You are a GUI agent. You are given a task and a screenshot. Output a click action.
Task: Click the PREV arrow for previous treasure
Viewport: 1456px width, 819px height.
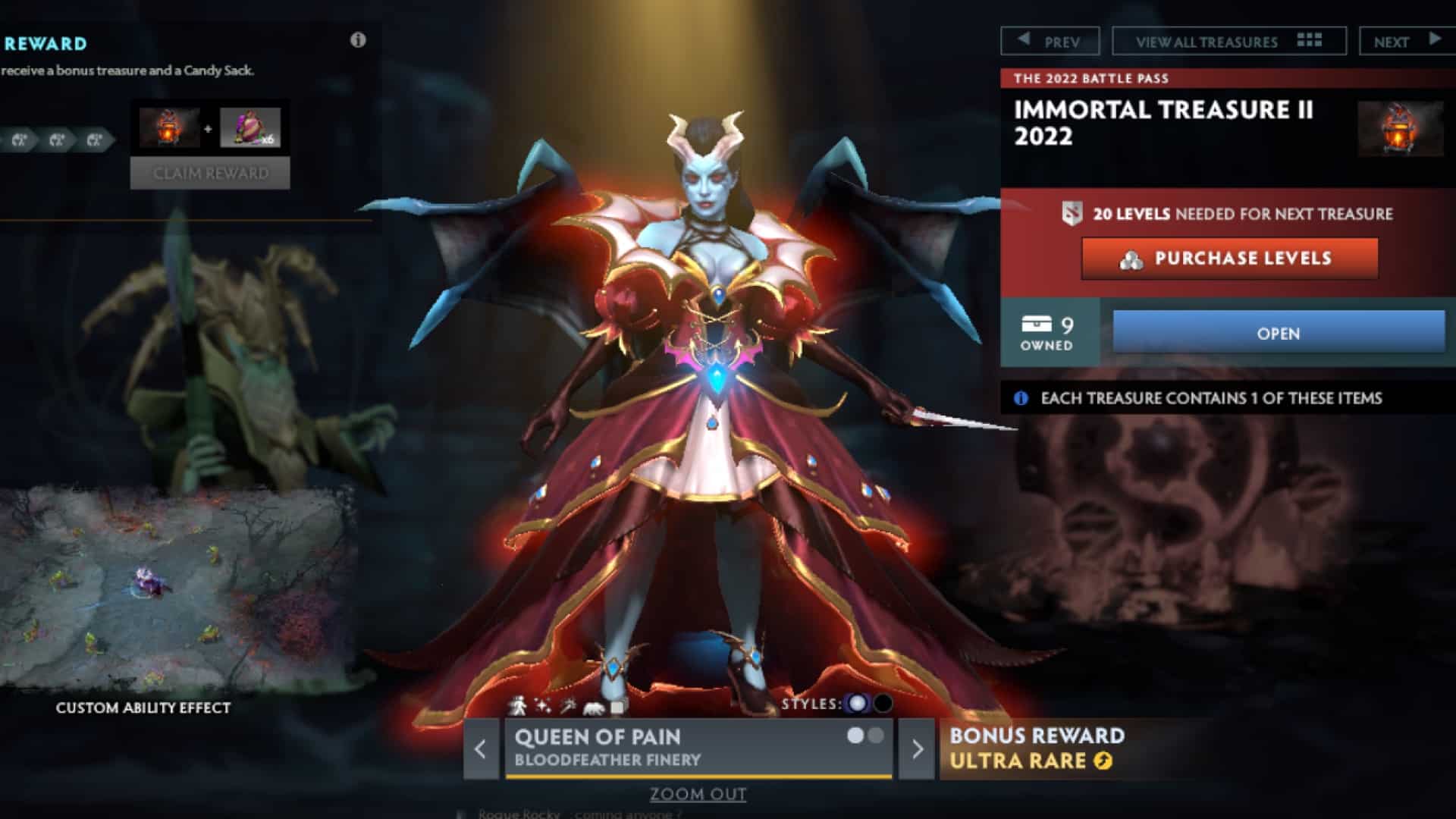click(x=1051, y=42)
